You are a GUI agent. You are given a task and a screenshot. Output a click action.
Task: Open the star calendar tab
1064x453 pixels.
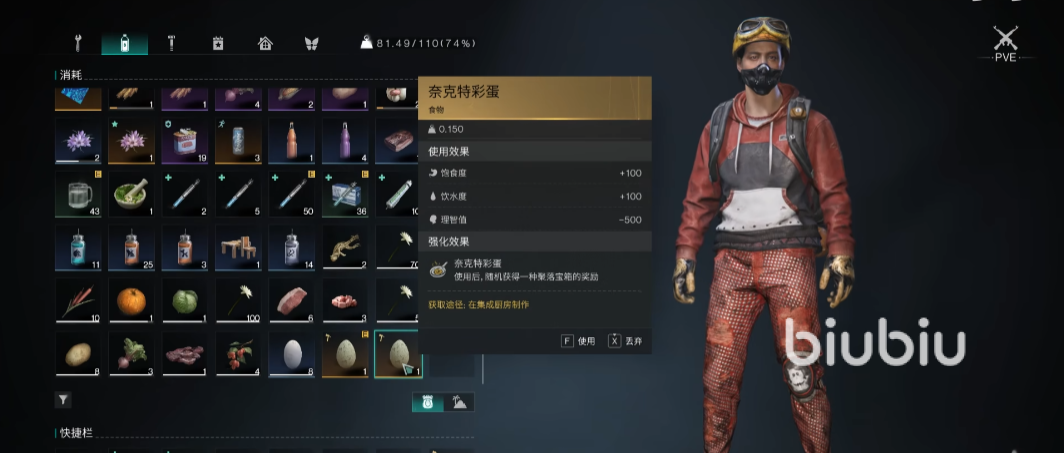coord(218,43)
